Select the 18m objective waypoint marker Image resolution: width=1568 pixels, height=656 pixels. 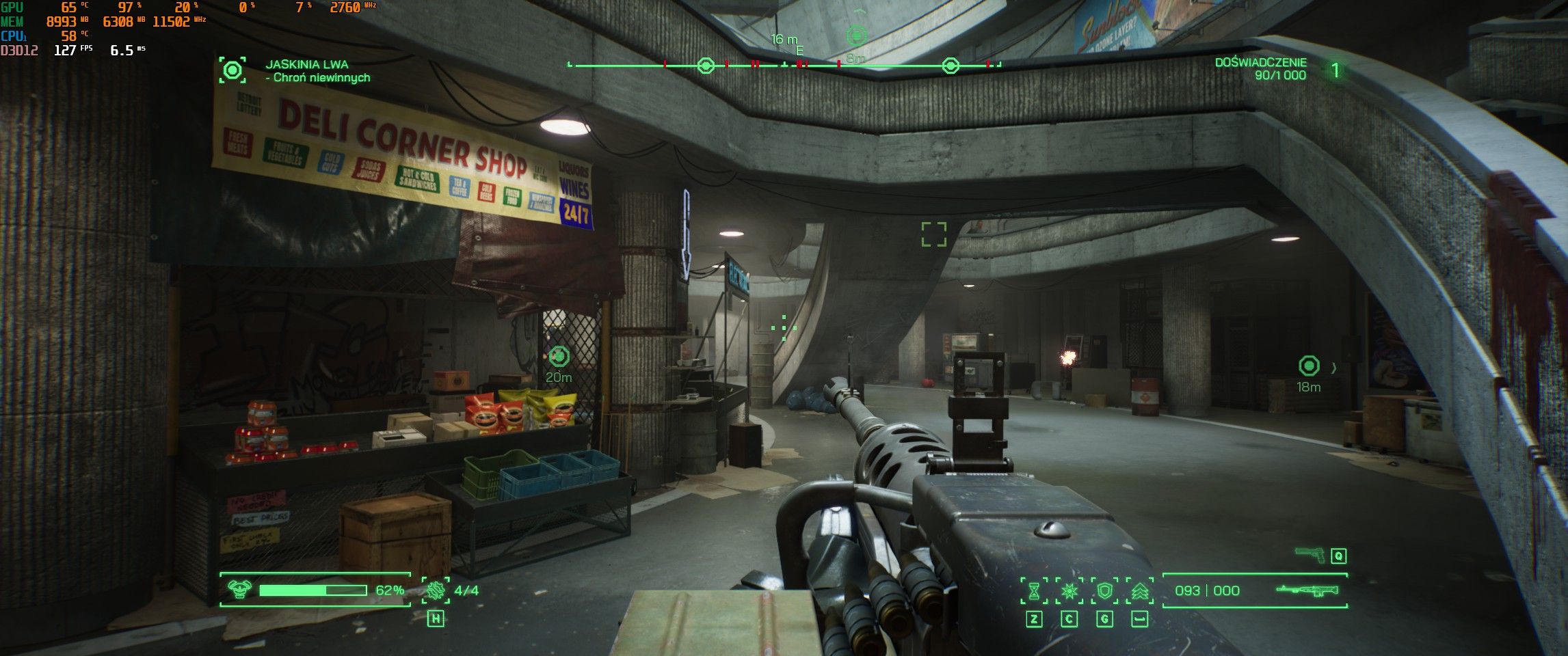coord(1308,366)
